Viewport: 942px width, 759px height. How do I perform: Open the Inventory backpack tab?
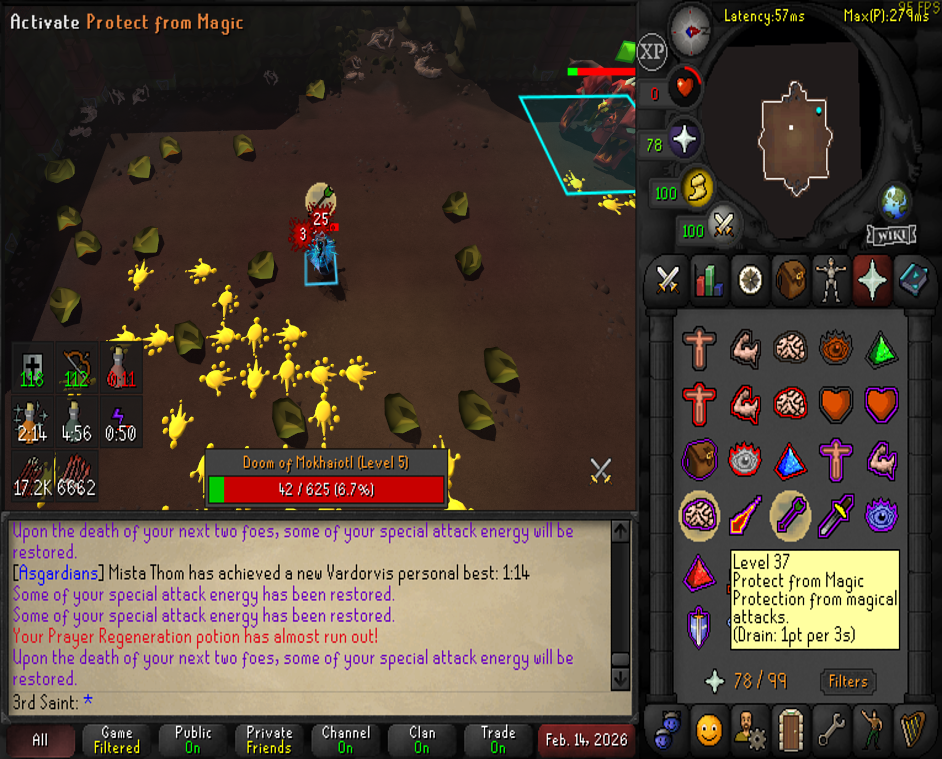coord(790,279)
